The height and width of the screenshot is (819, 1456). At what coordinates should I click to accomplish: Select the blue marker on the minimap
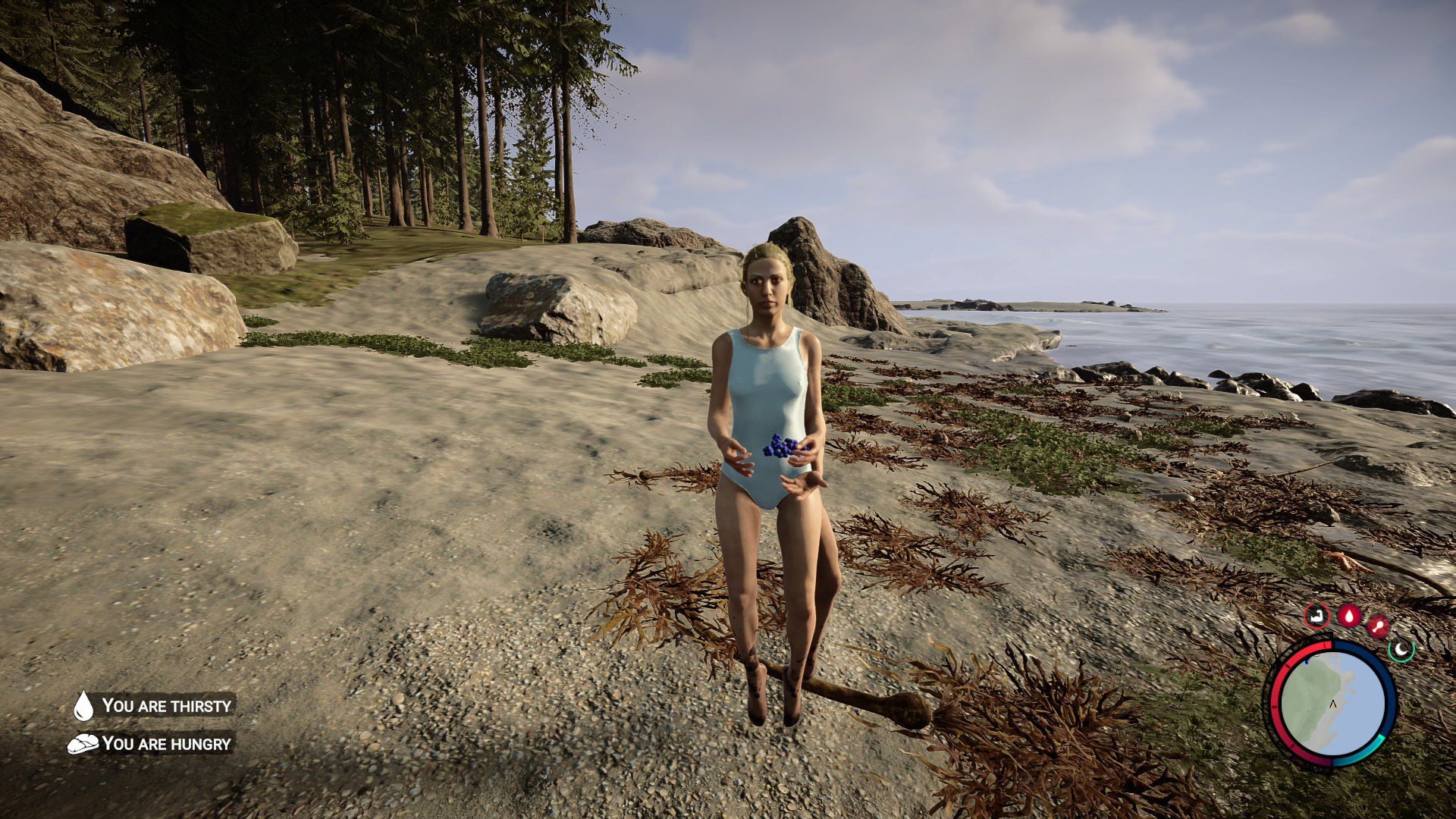pos(1307,661)
